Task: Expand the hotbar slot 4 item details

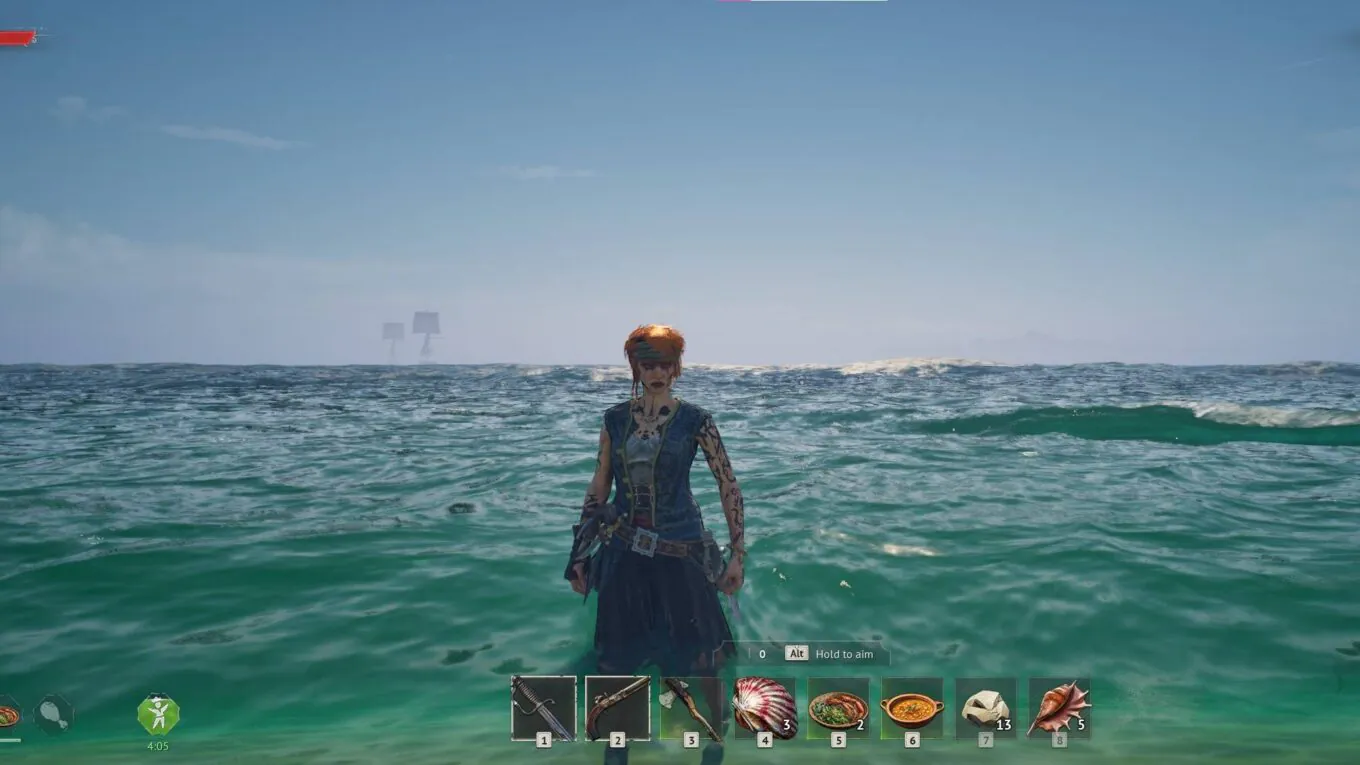Action: tap(764, 705)
